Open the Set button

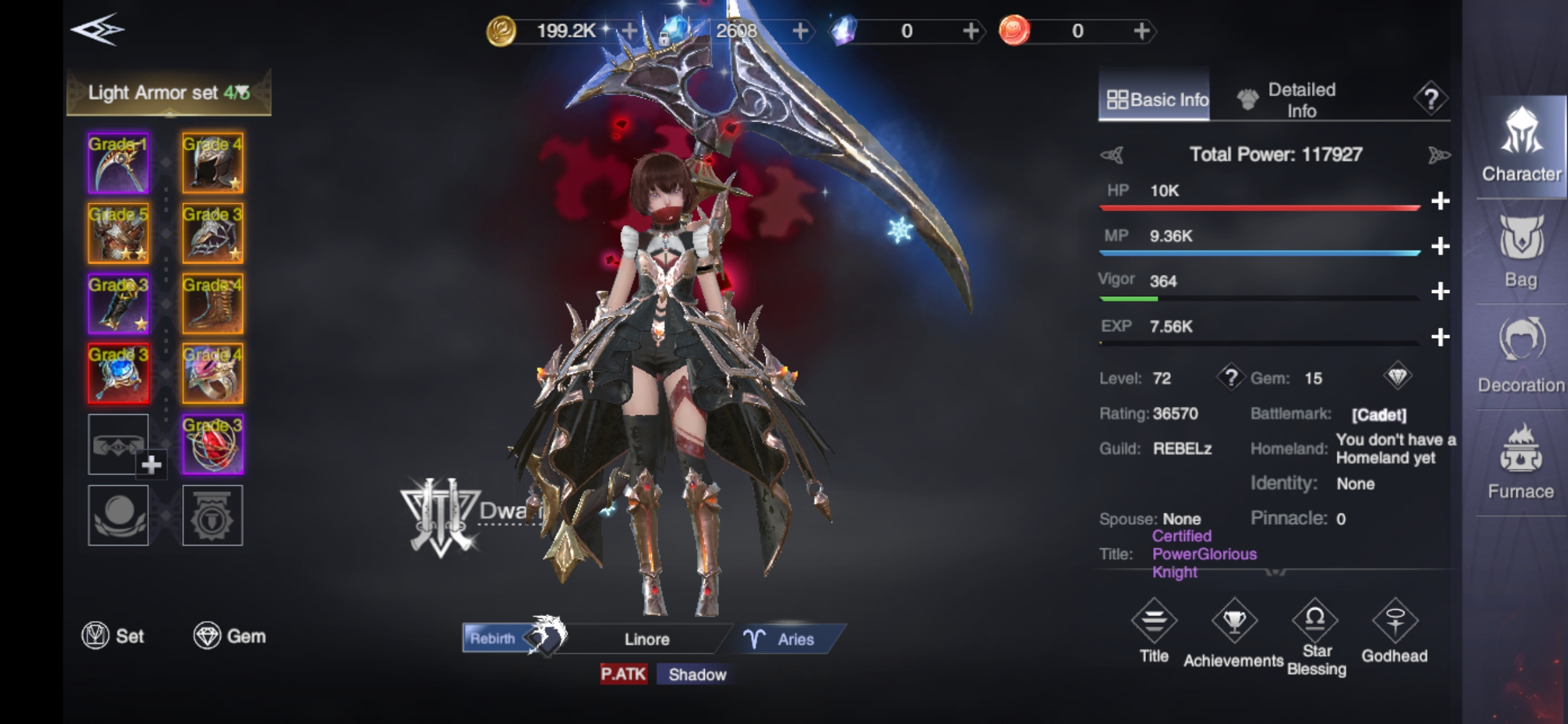pyautogui.click(x=113, y=636)
